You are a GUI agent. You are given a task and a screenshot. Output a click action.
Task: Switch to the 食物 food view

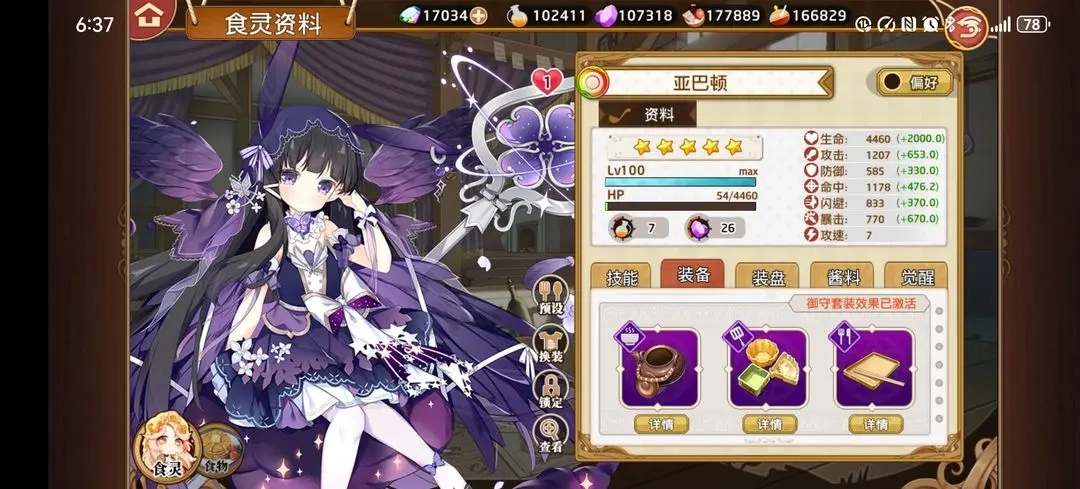(x=218, y=450)
